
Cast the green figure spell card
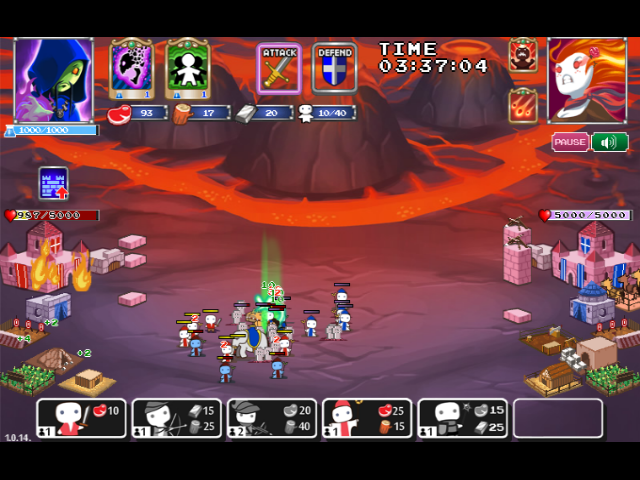tap(187, 68)
